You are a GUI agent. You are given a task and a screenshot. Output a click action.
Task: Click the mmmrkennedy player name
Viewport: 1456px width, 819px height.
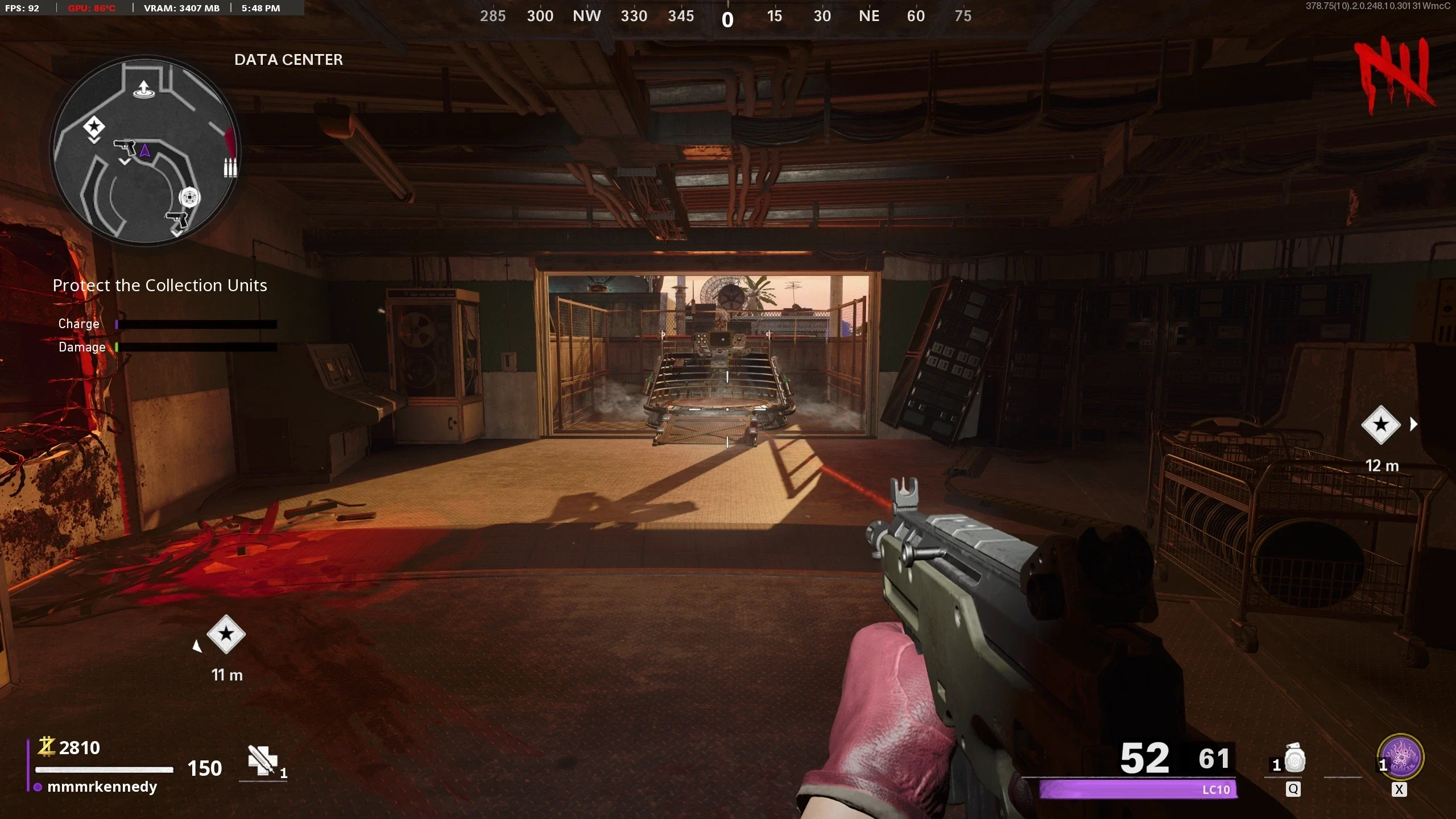click(x=102, y=787)
